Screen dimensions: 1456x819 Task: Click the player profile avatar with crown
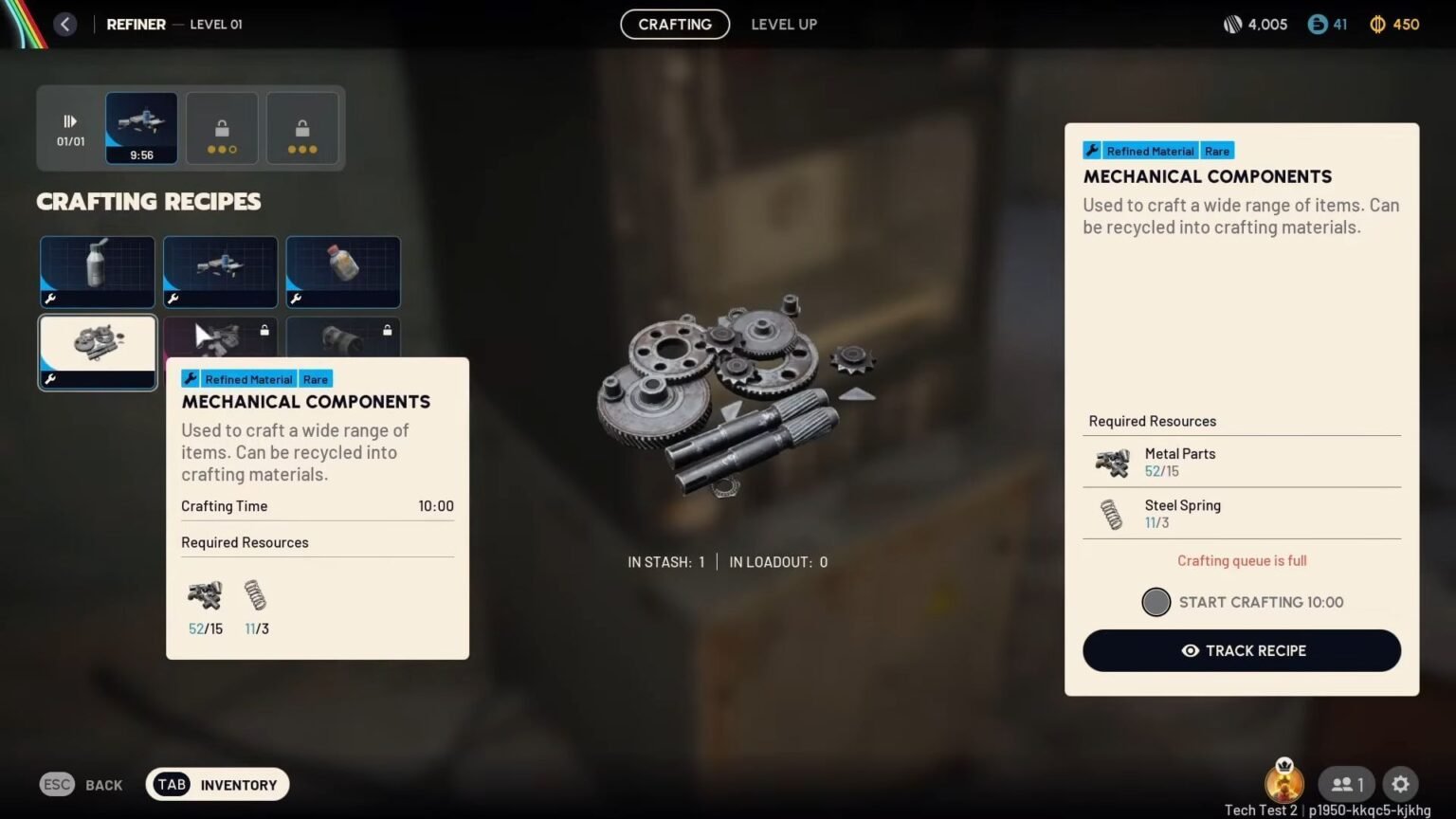click(x=1285, y=784)
